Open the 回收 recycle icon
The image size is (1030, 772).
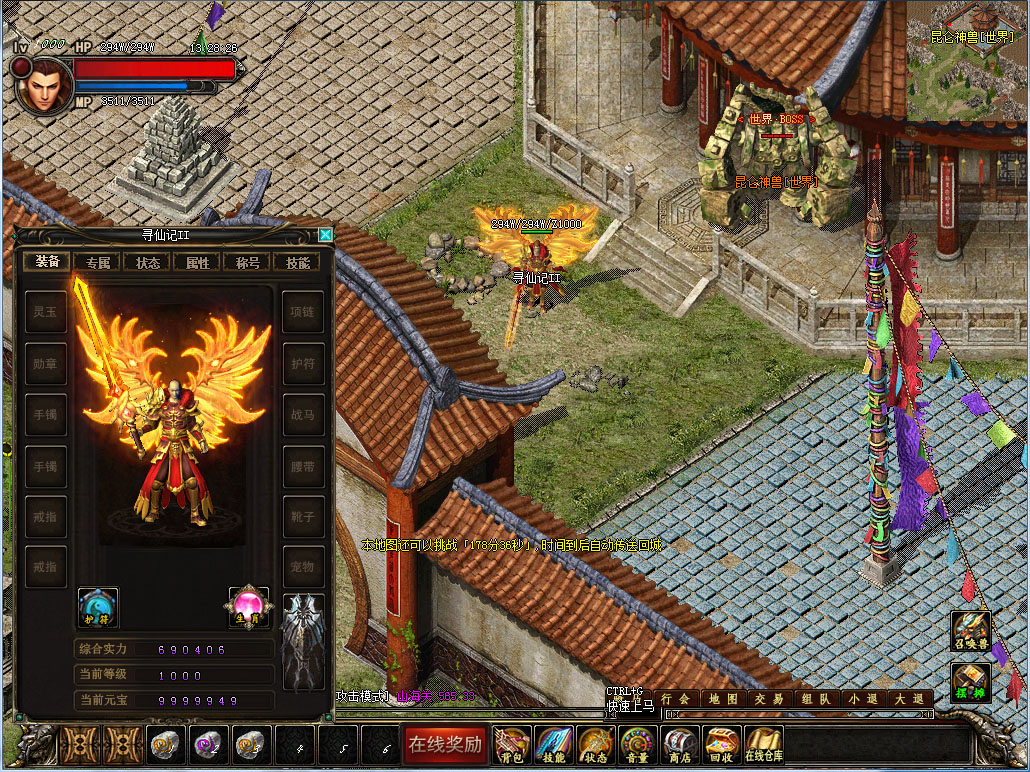click(x=721, y=744)
